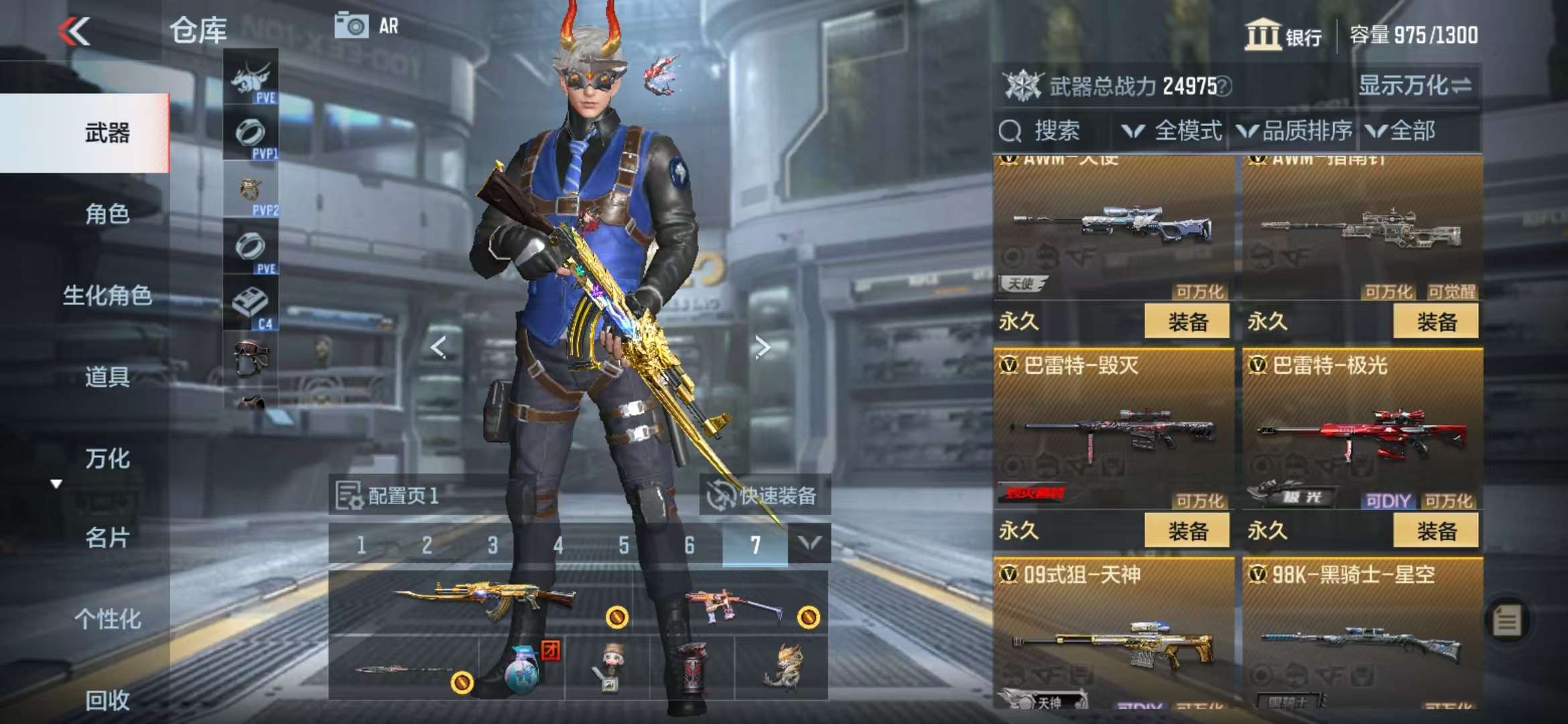Equip the 巴雷特-毁灭 sniper rifle

coord(1187,531)
